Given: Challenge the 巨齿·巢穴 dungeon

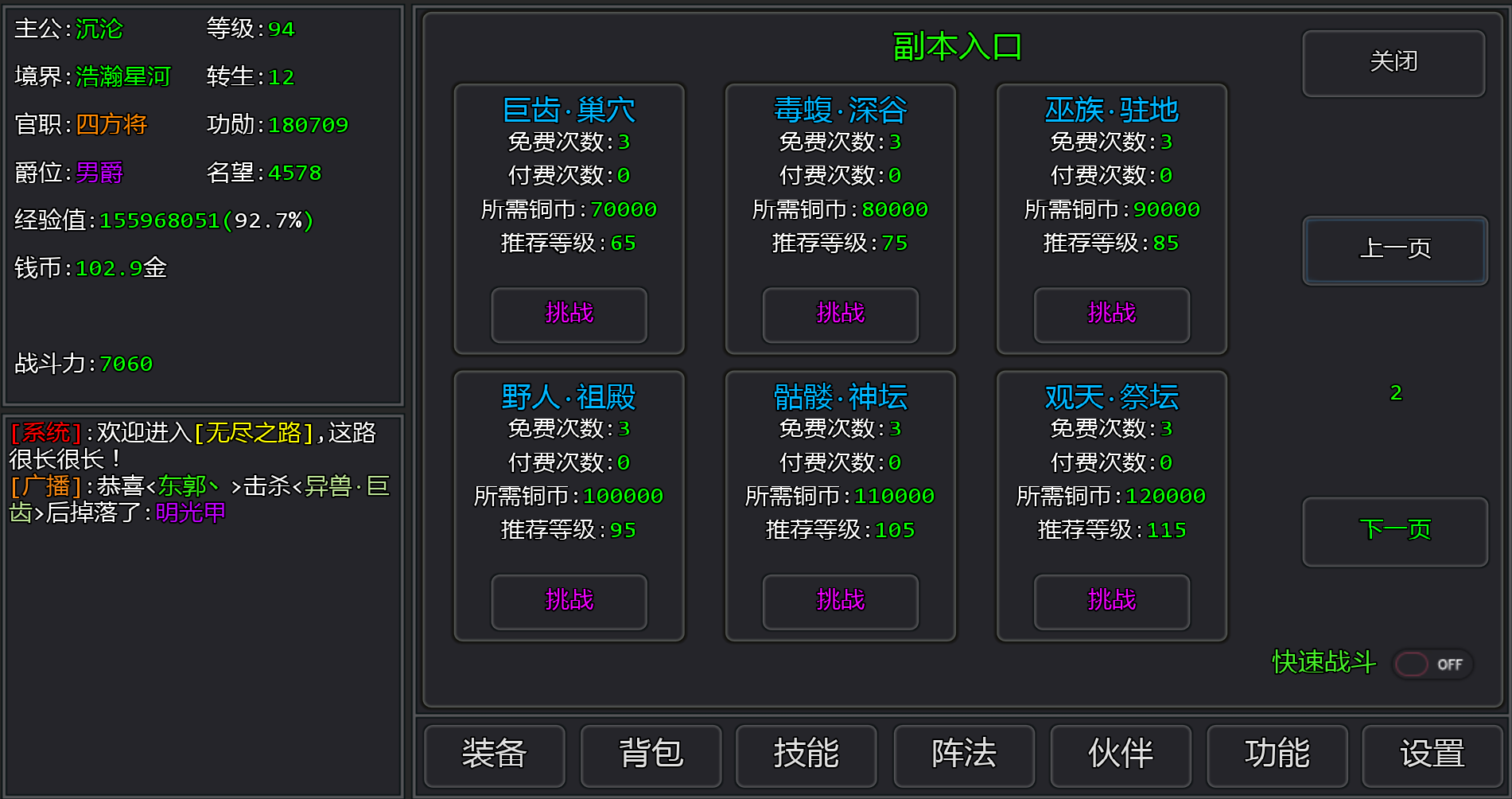Looking at the screenshot, I should point(568,315).
